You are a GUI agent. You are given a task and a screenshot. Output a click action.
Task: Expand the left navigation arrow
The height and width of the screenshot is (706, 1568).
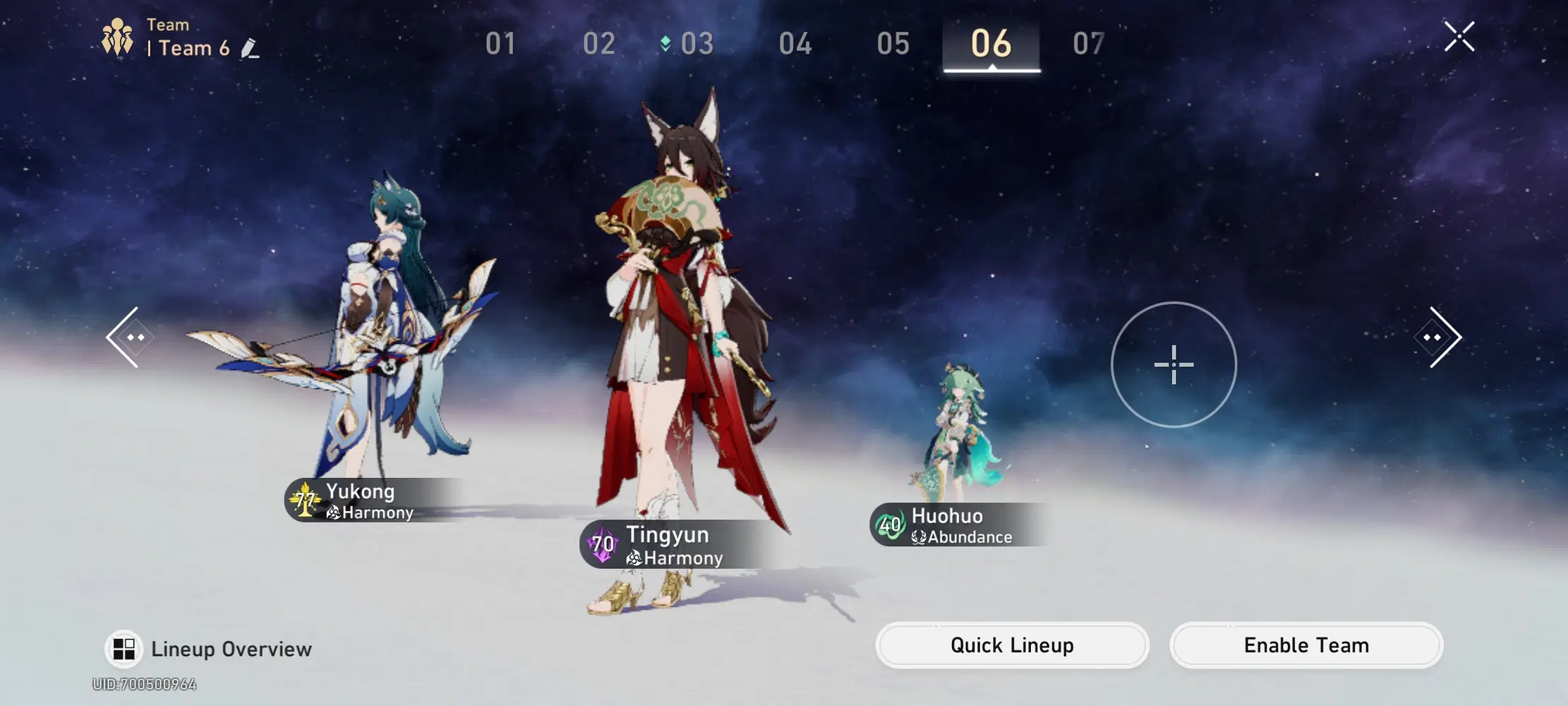128,337
